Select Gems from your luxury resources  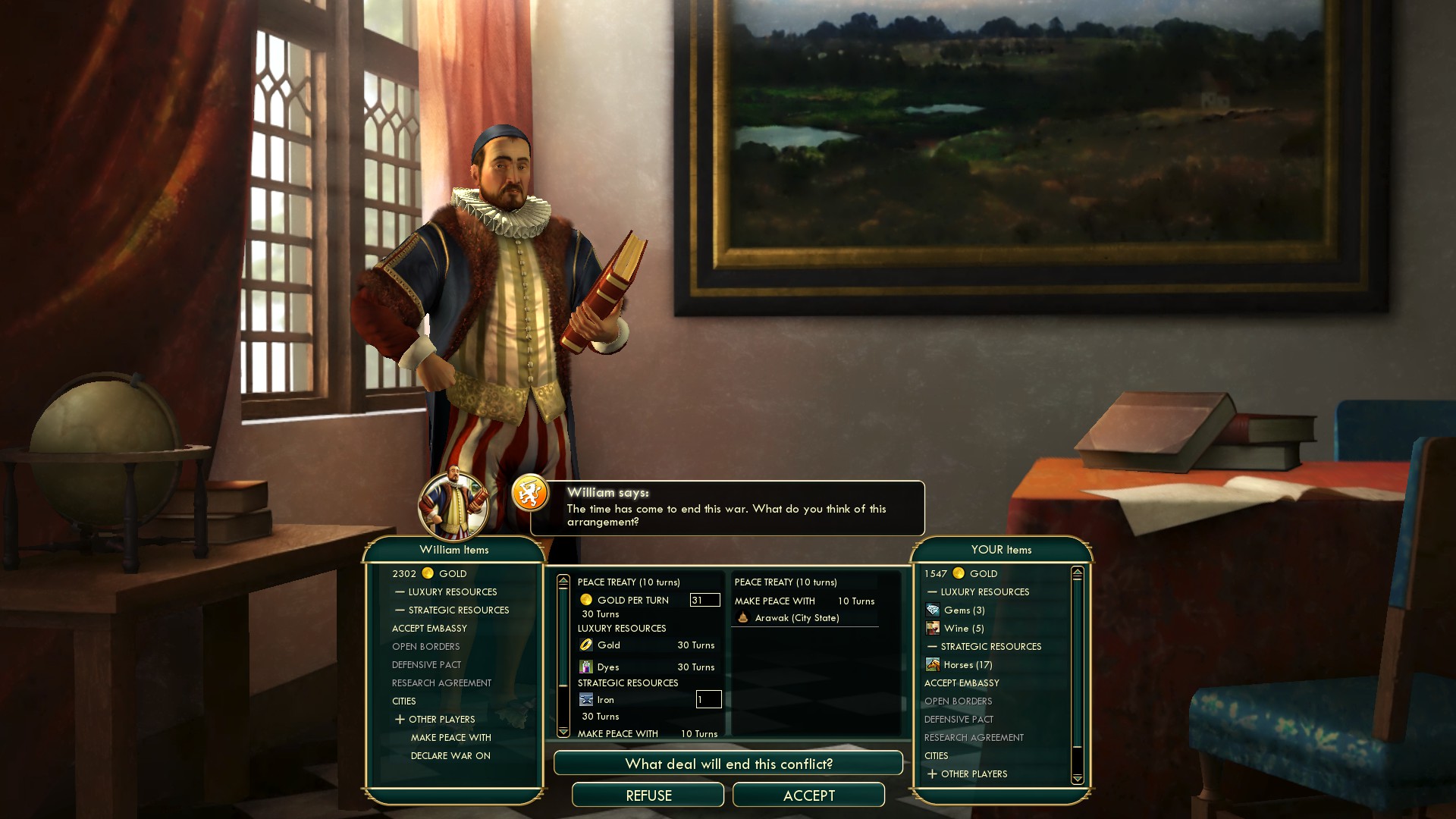coord(964,610)
